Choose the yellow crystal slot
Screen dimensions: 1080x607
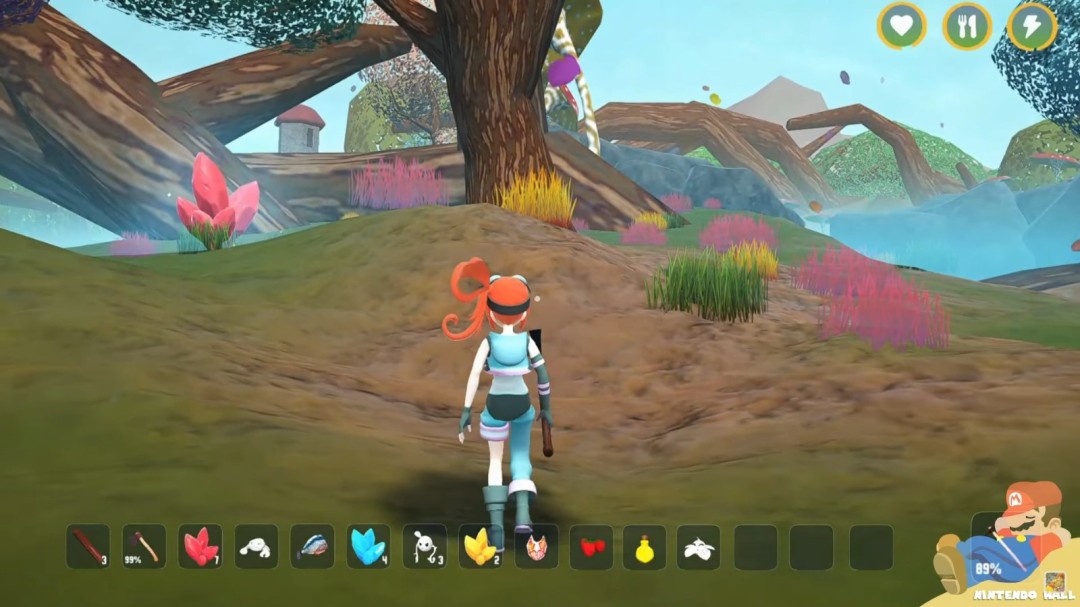pyautogui.click(x=480, y=547)
